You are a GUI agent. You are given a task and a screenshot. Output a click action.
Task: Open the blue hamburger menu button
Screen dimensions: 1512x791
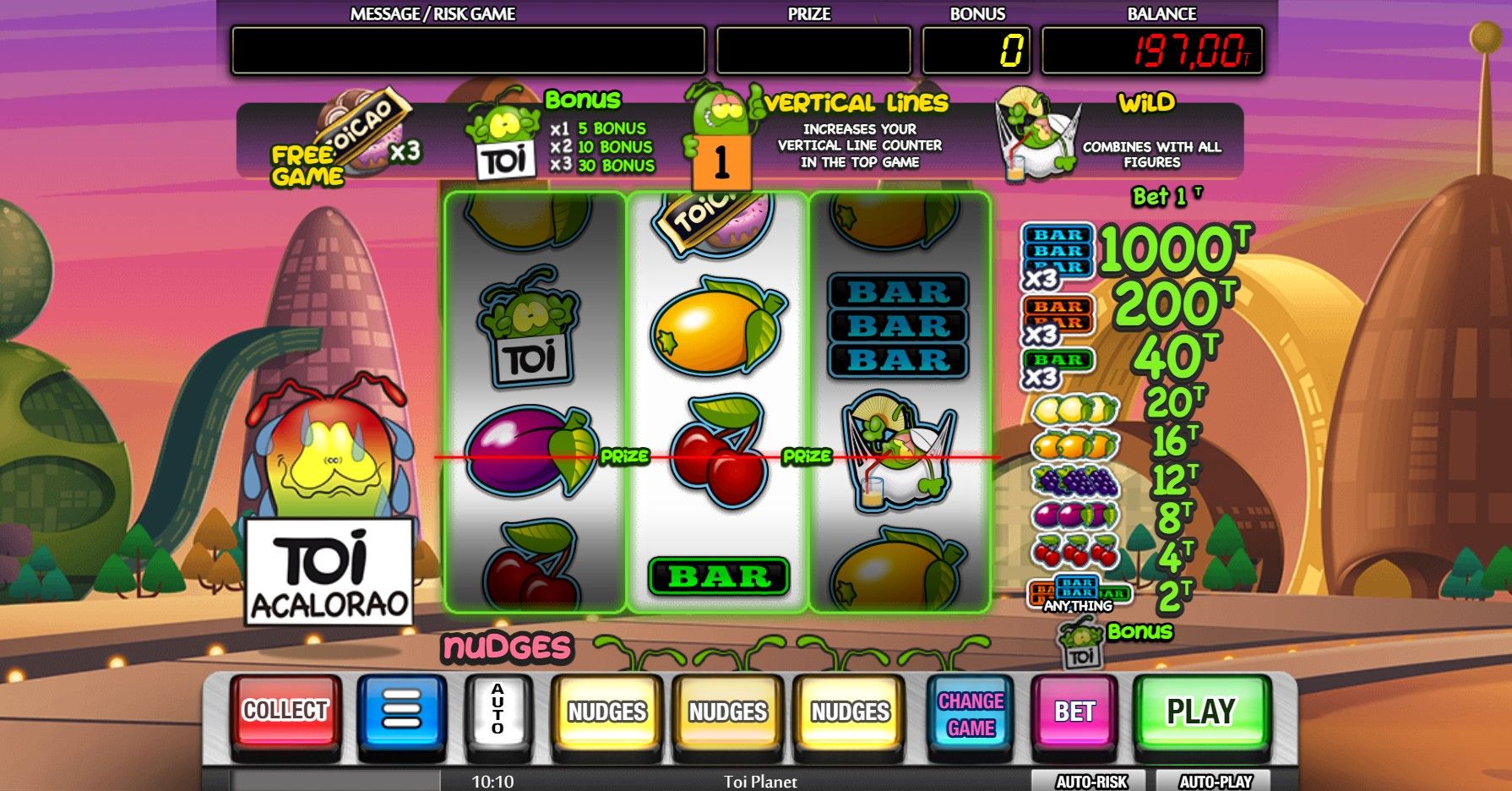point(401,712)
